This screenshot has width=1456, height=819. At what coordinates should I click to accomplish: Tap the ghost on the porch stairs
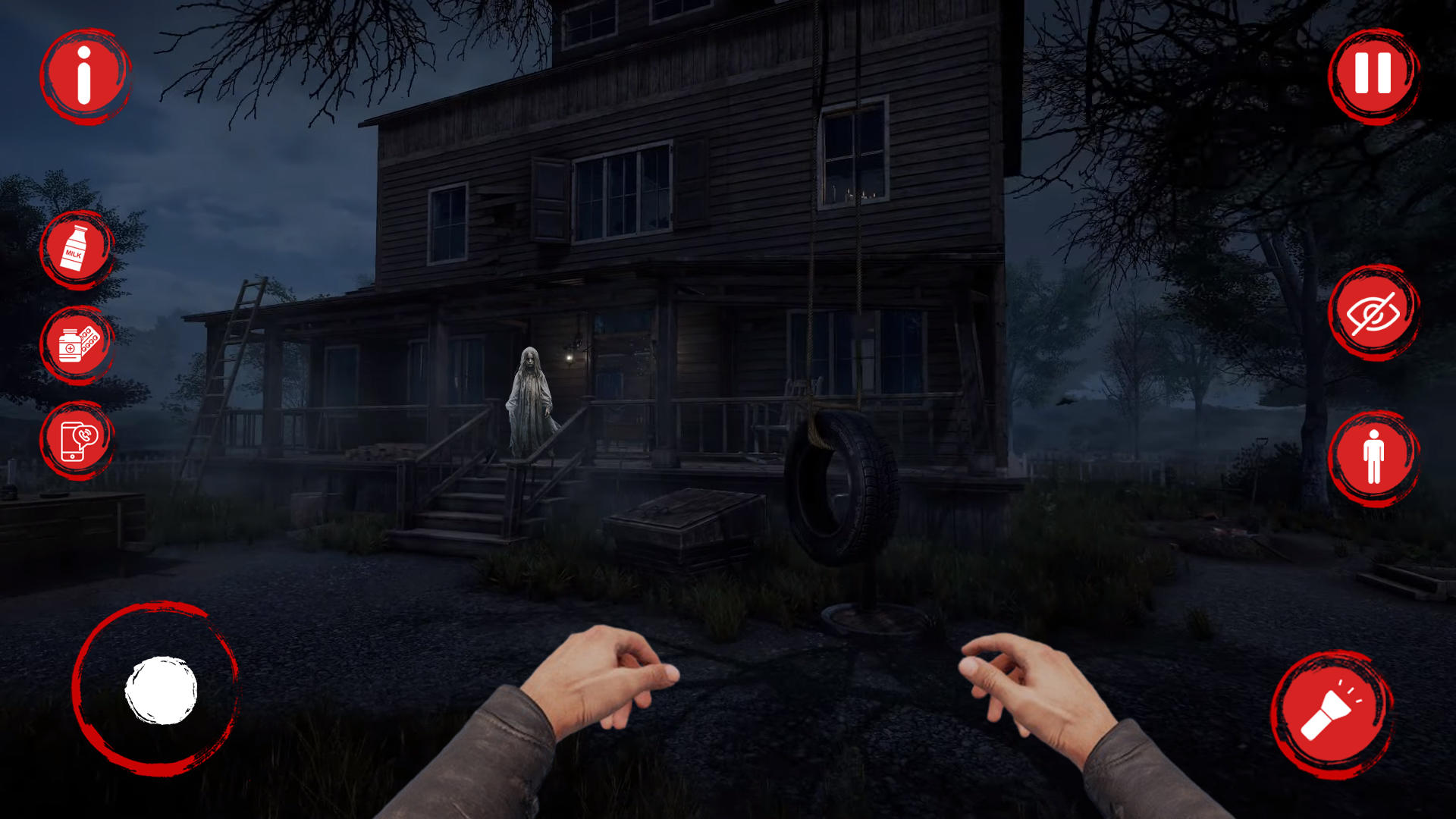coord(531,402)
